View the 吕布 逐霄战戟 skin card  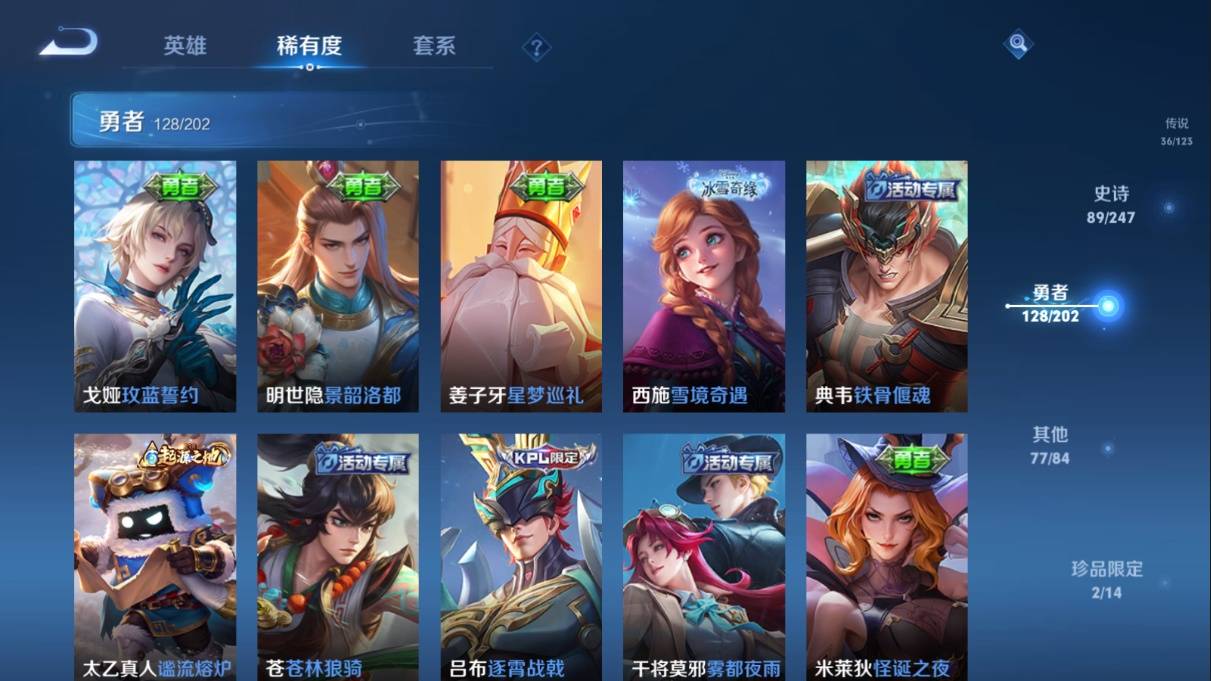(521, 556)
